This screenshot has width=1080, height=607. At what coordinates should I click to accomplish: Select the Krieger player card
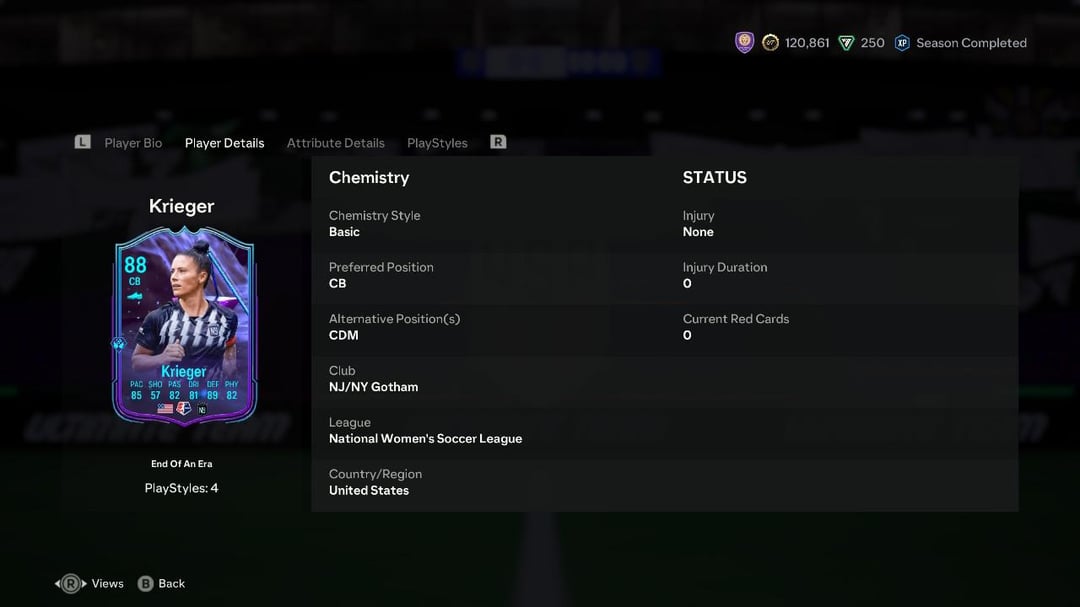[184, 325]
